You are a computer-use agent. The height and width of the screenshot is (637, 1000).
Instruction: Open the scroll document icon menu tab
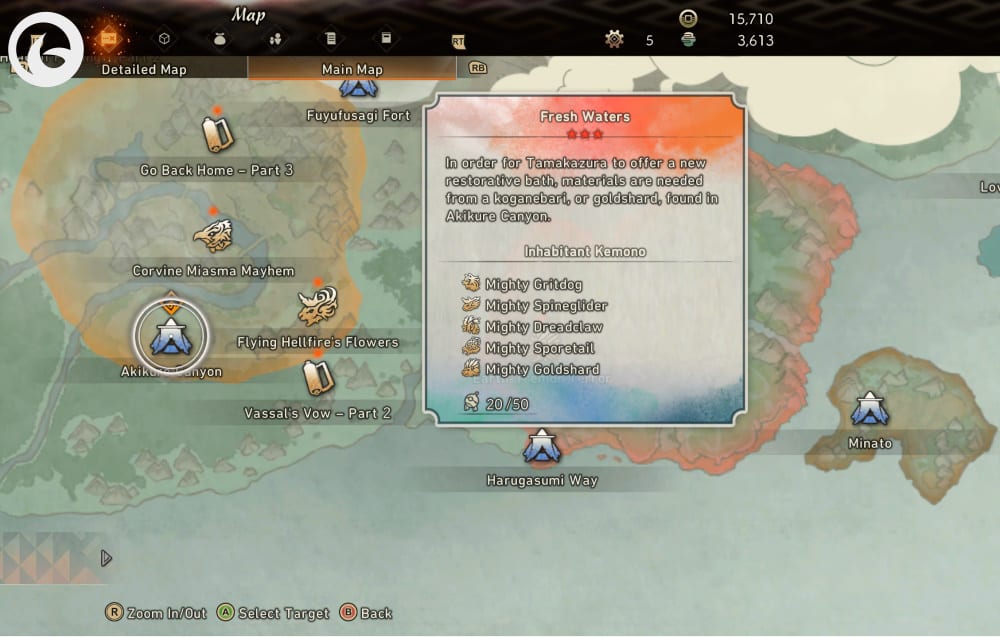pos(330,39)
